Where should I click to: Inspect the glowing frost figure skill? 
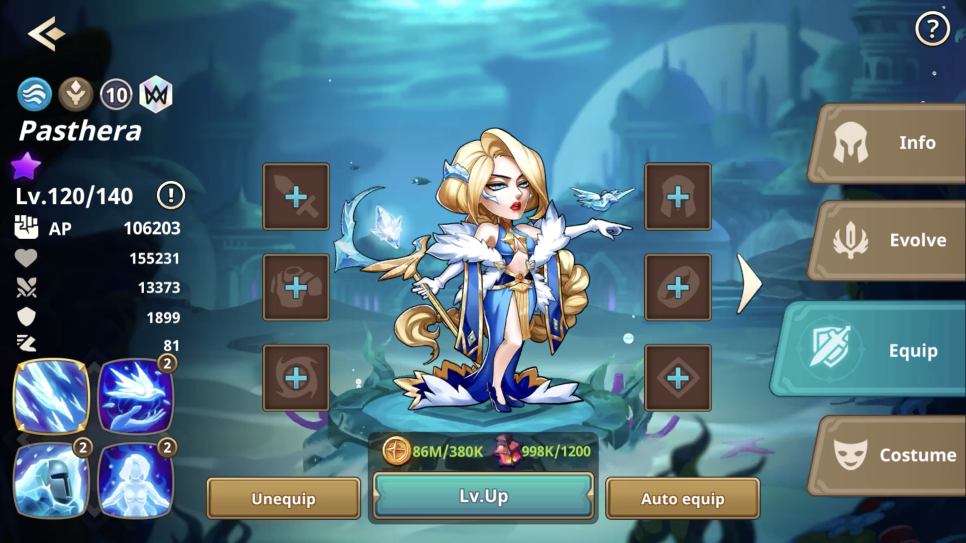point(135,480)
